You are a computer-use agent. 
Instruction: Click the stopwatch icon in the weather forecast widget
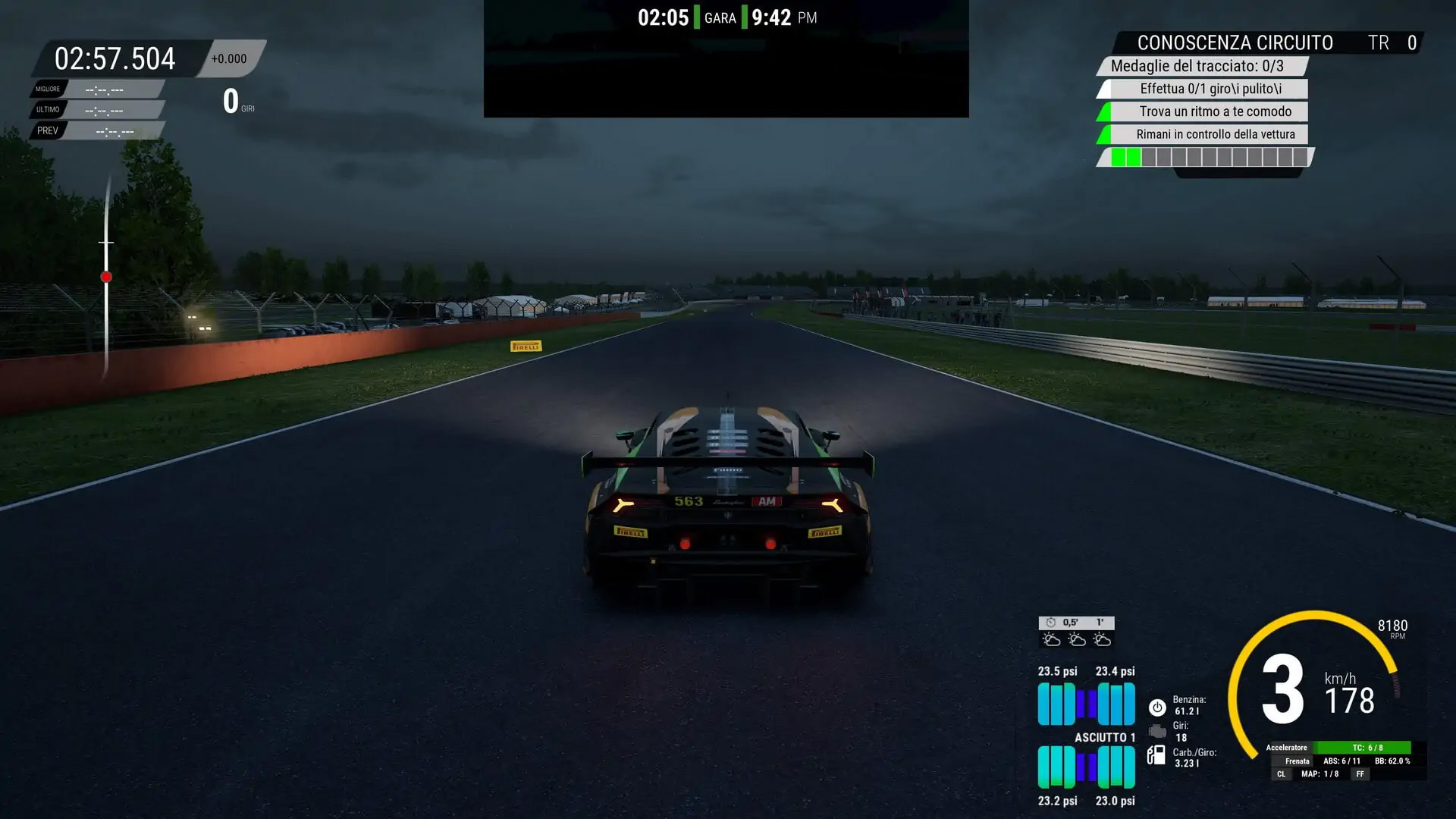click(x=1050, y=623)
